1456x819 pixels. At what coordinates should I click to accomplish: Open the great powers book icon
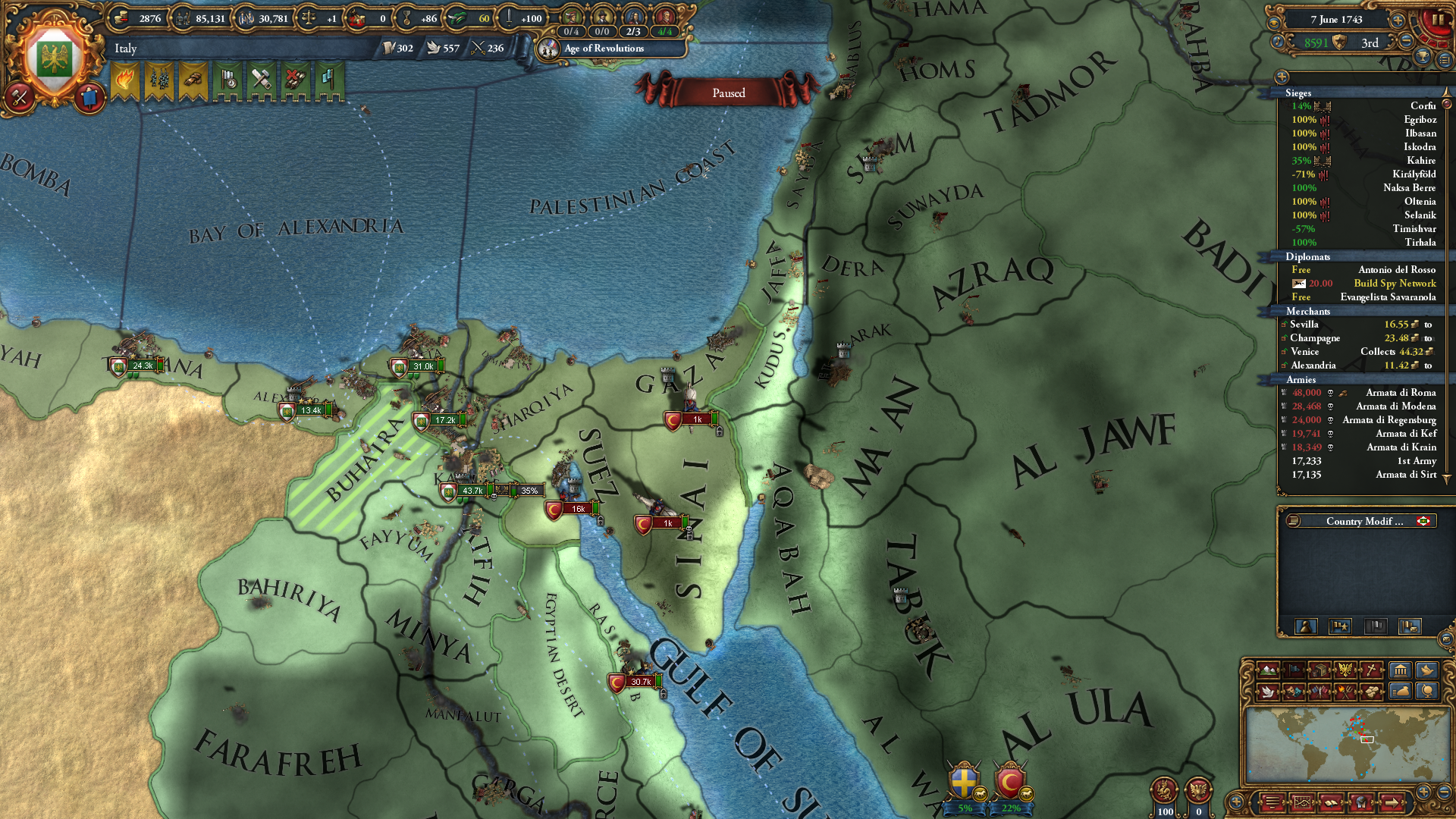pyautogui.click(x=1331, y=804)
